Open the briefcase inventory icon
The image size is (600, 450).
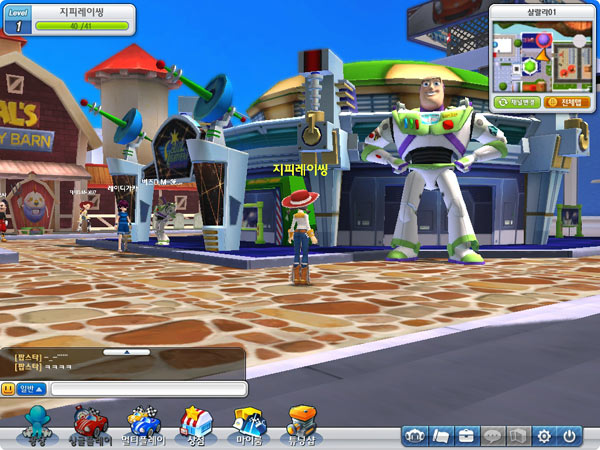click(x=467, y=436)
